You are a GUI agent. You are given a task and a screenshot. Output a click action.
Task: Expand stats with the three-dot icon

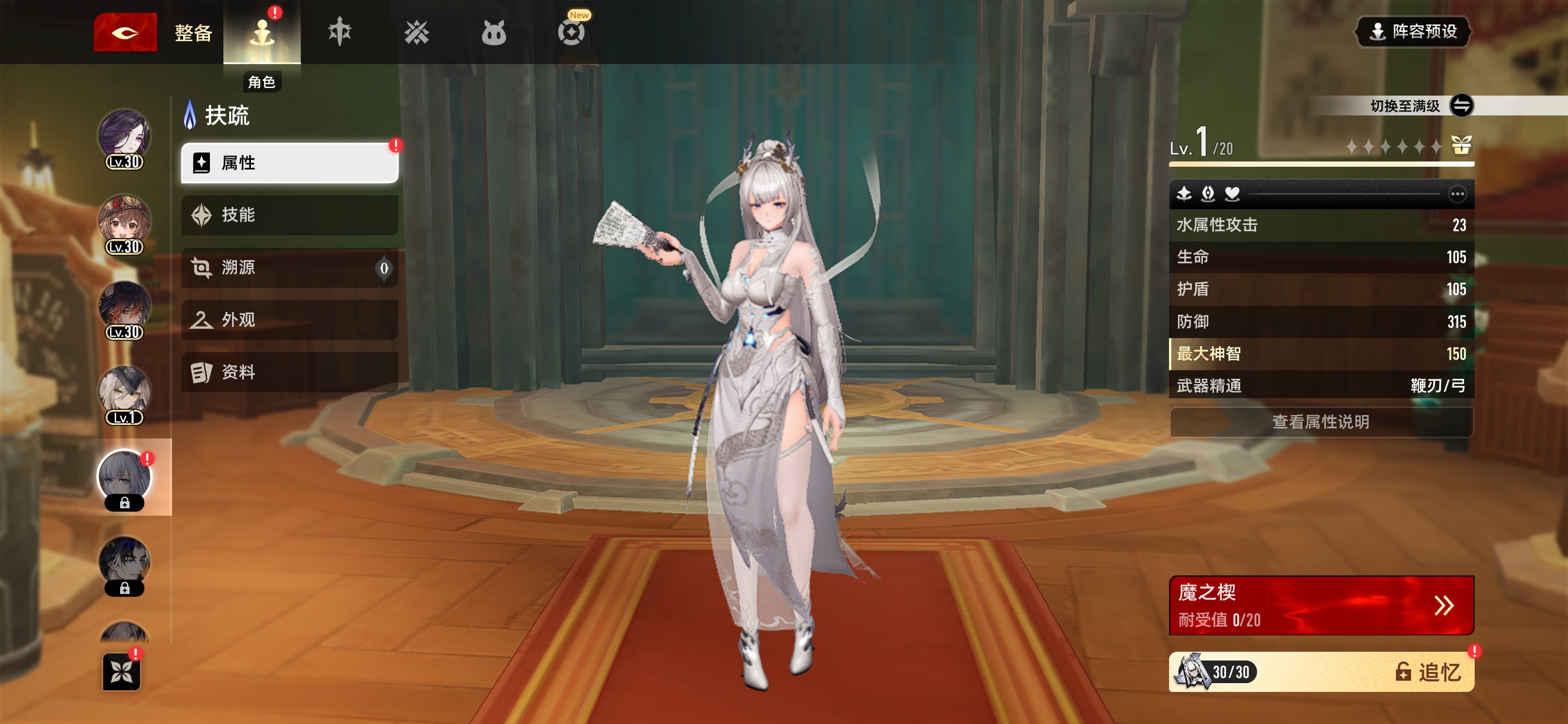[1457, 194]
